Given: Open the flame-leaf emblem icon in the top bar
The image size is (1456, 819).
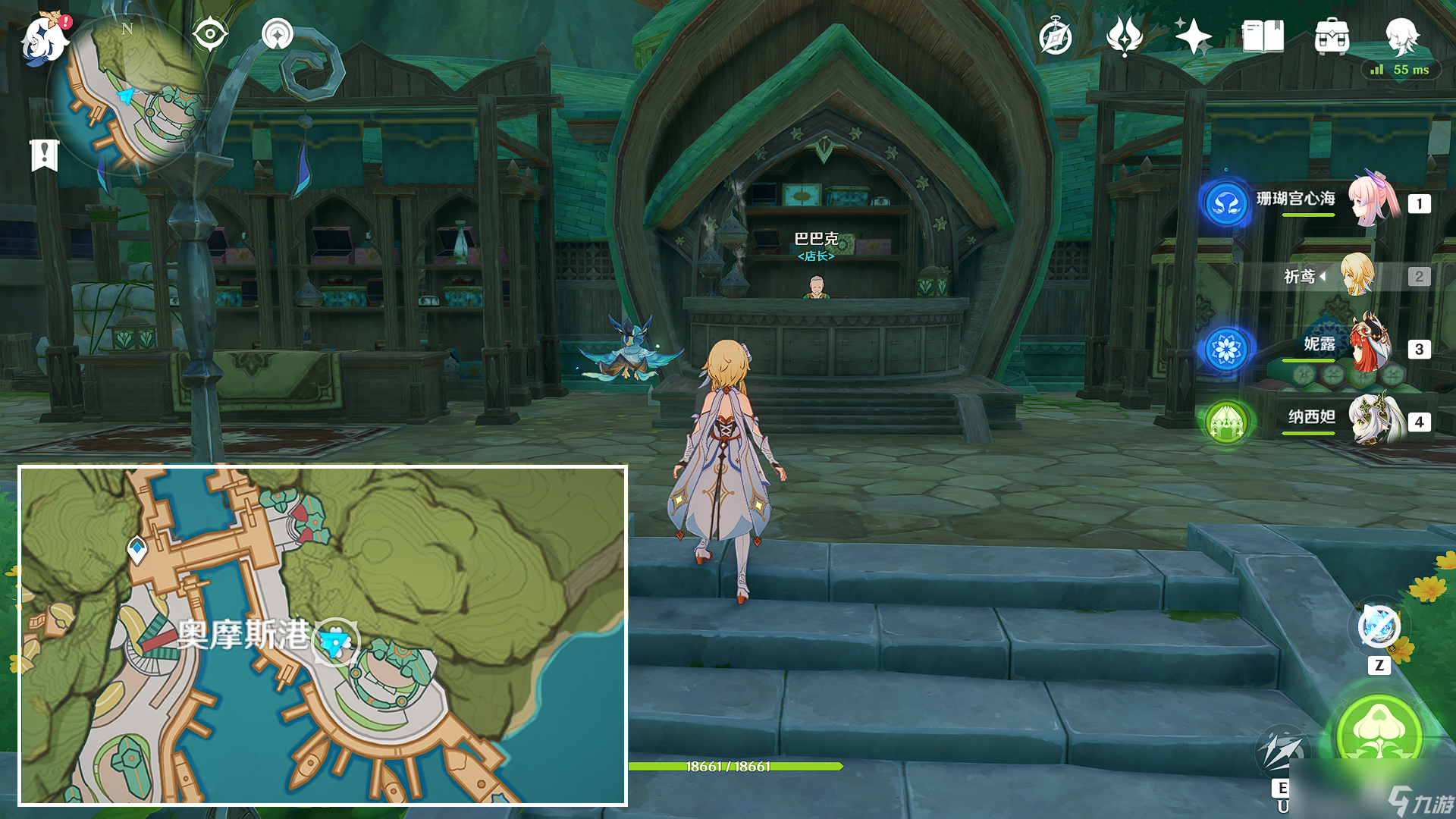Looking at the screenshot, I should coord(1124,36).
